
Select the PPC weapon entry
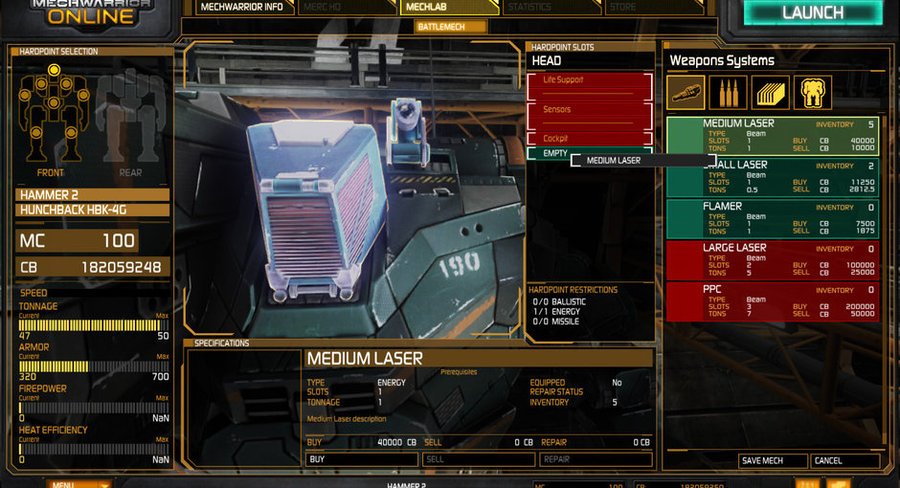772,300
